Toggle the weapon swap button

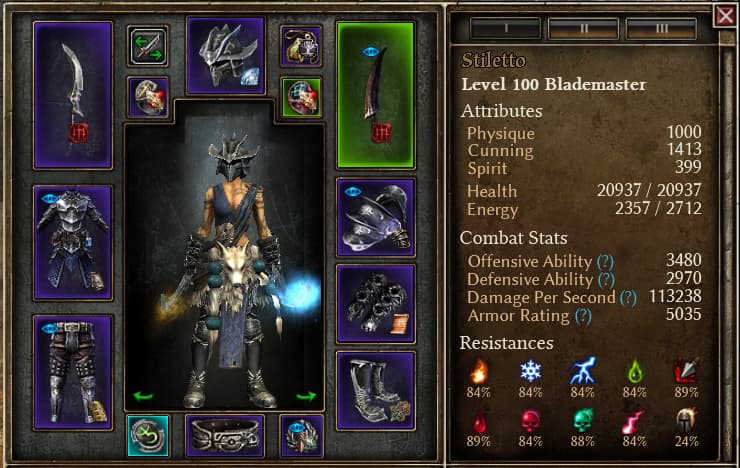click(148, 46)
